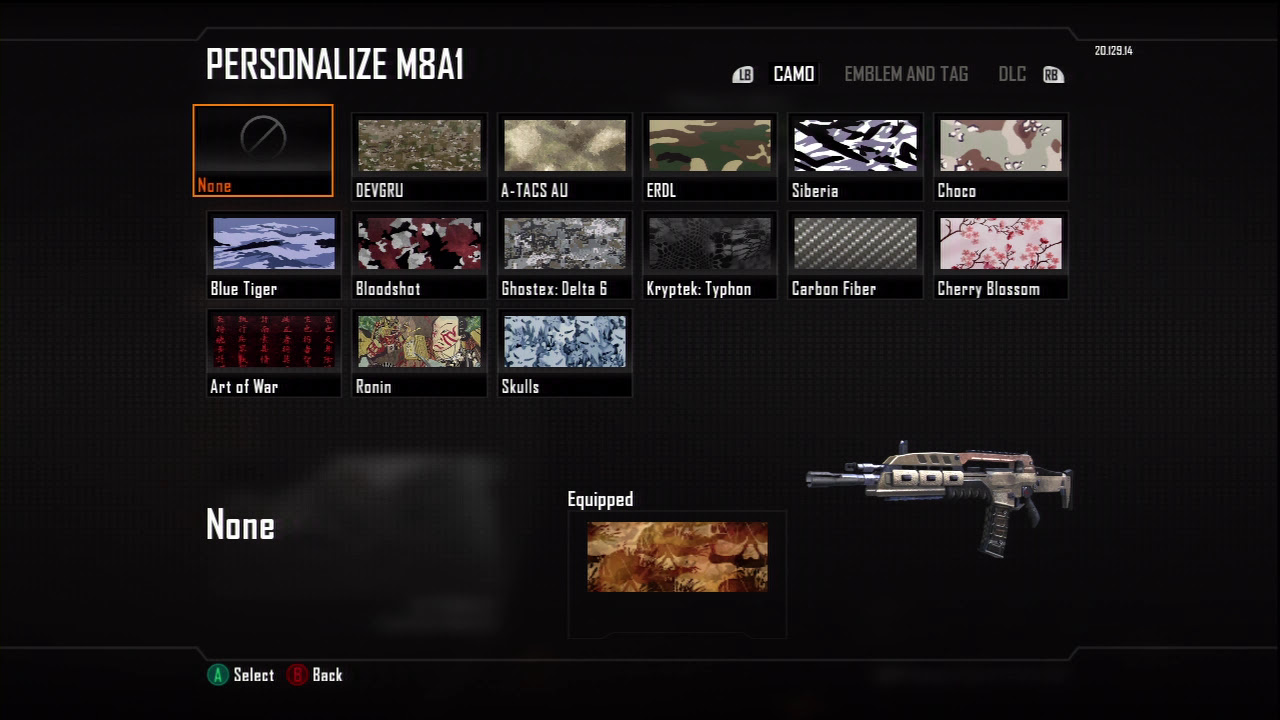1280x720 pixels.
Task: Select the None camo tile
Action: click(263, 150)
